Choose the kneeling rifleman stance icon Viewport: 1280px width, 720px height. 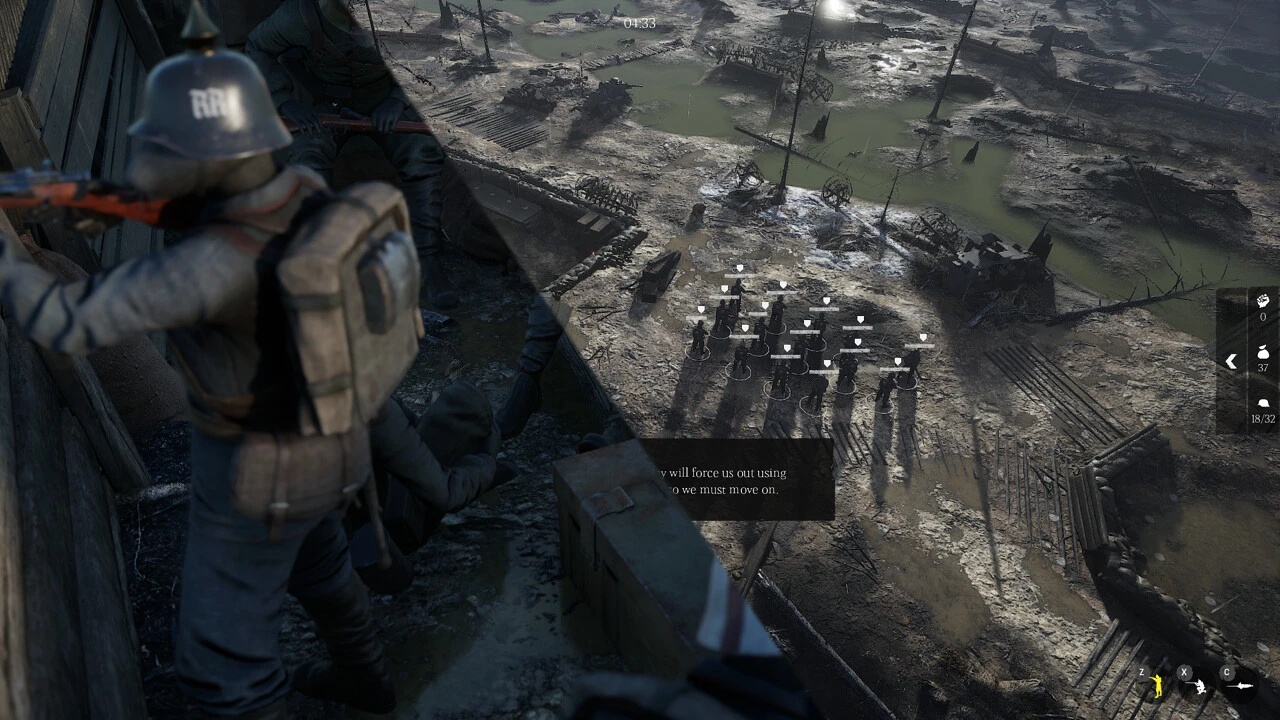pos(1197,687)
